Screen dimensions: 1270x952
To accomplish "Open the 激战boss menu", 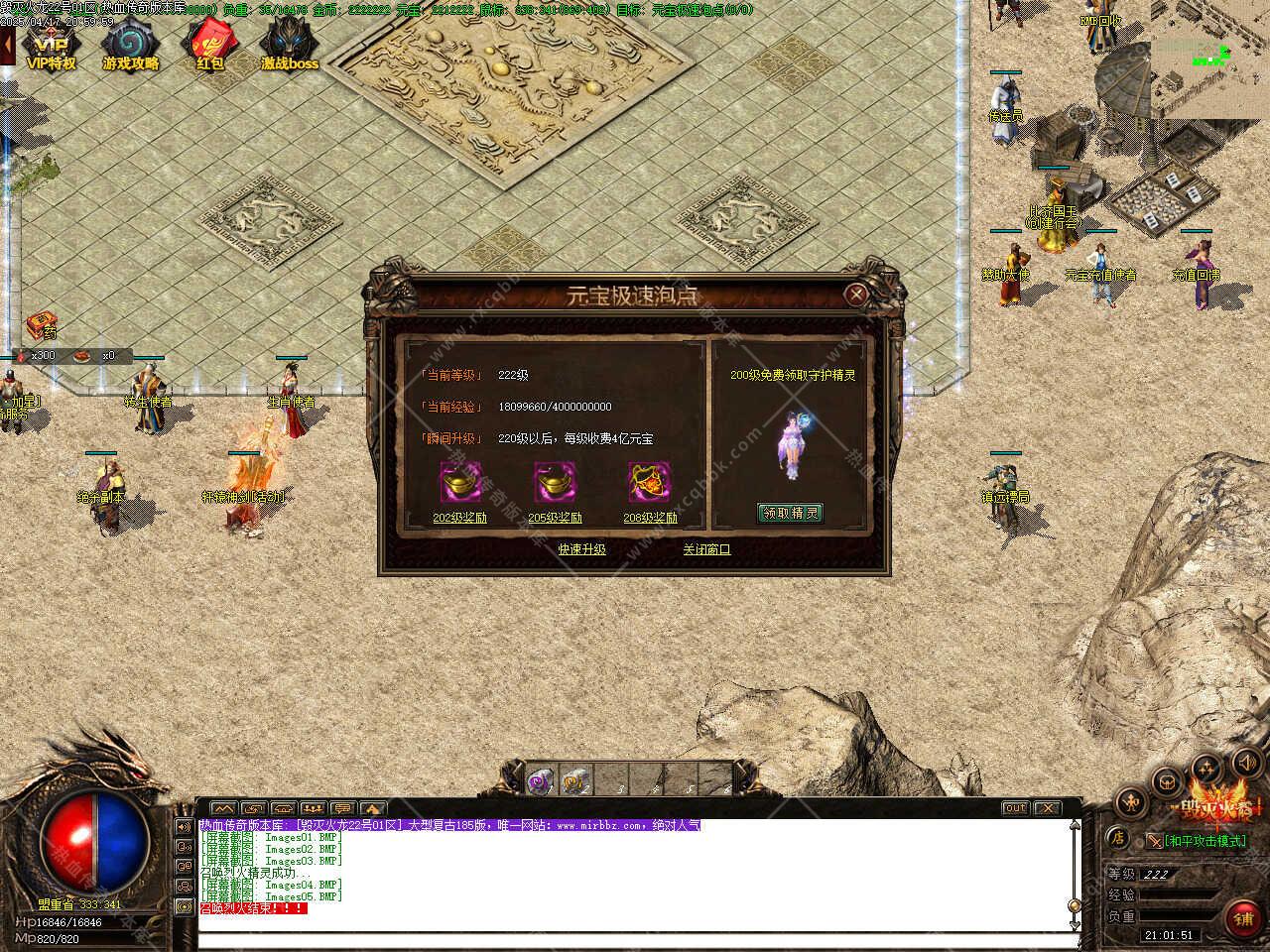I will coord(290,47).
